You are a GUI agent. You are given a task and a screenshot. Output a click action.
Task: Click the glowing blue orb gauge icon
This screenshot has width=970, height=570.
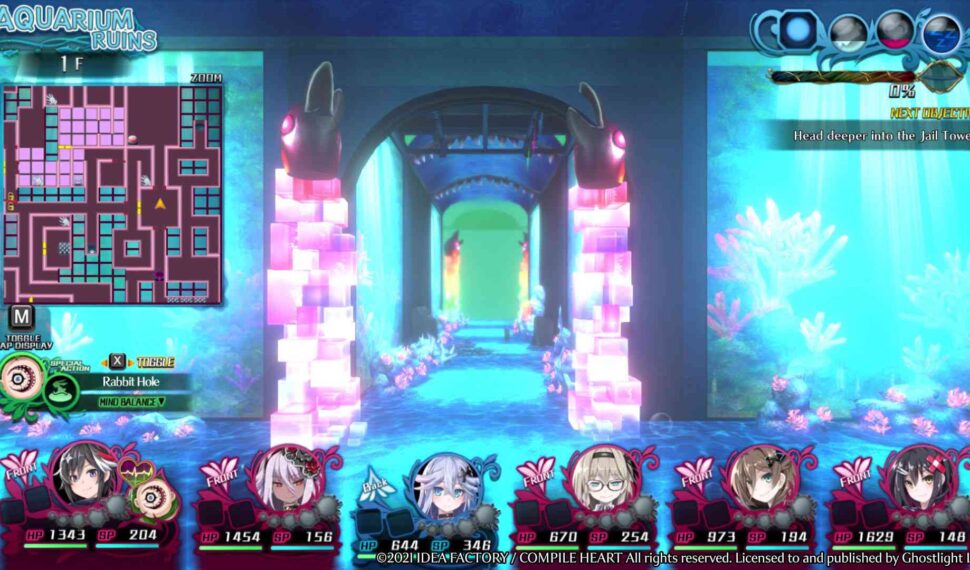799,30
